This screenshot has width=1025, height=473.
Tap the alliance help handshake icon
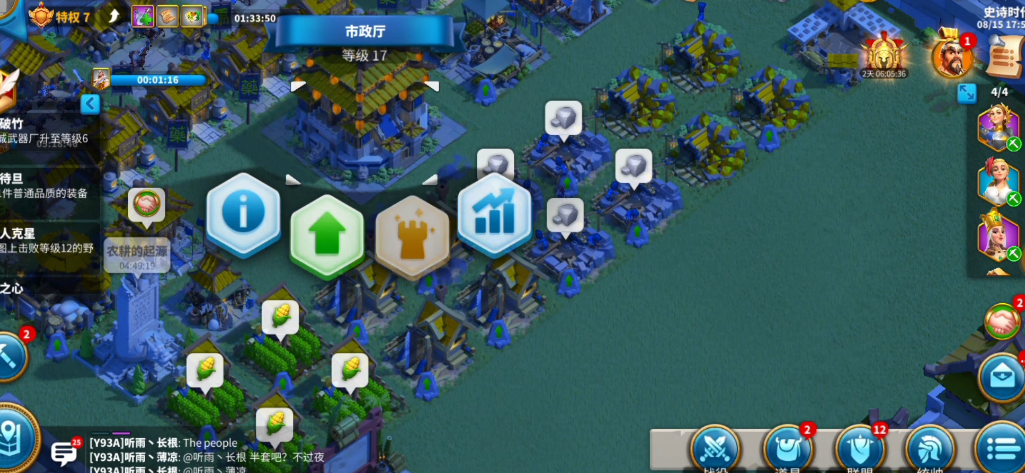pos(1002,321)
